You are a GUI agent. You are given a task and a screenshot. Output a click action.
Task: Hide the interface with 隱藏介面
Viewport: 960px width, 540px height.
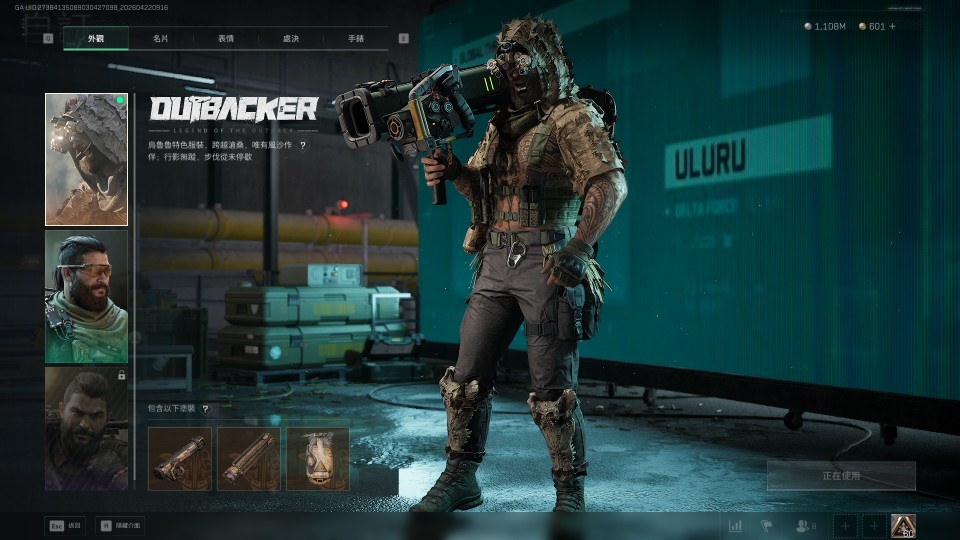[120, 525]
